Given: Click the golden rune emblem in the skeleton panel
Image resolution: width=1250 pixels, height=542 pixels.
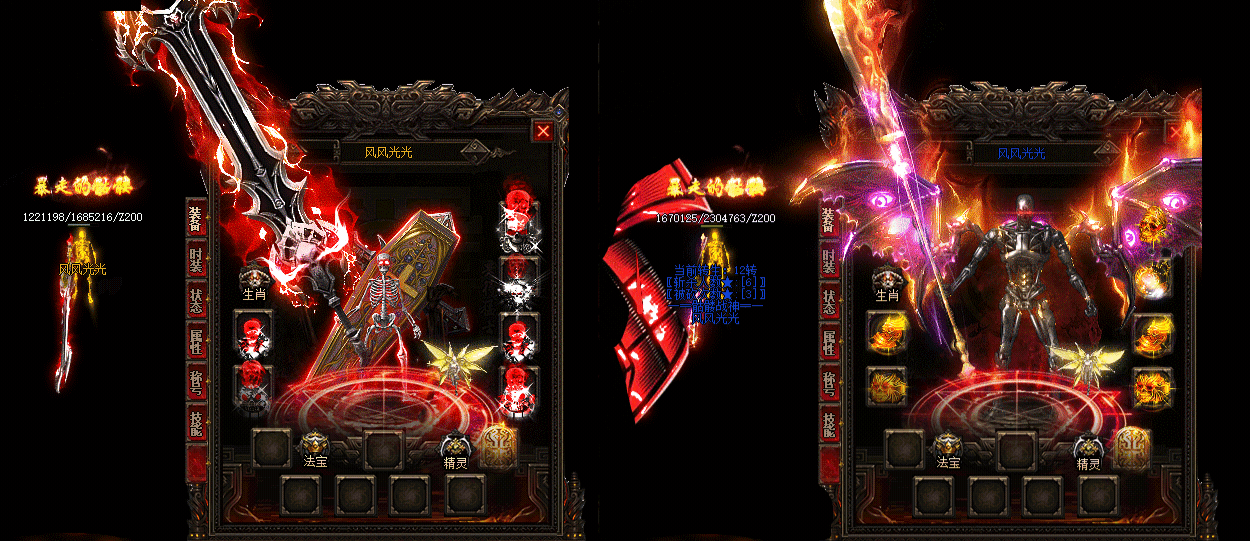Looking at the screenshot, I should point(498,447).
